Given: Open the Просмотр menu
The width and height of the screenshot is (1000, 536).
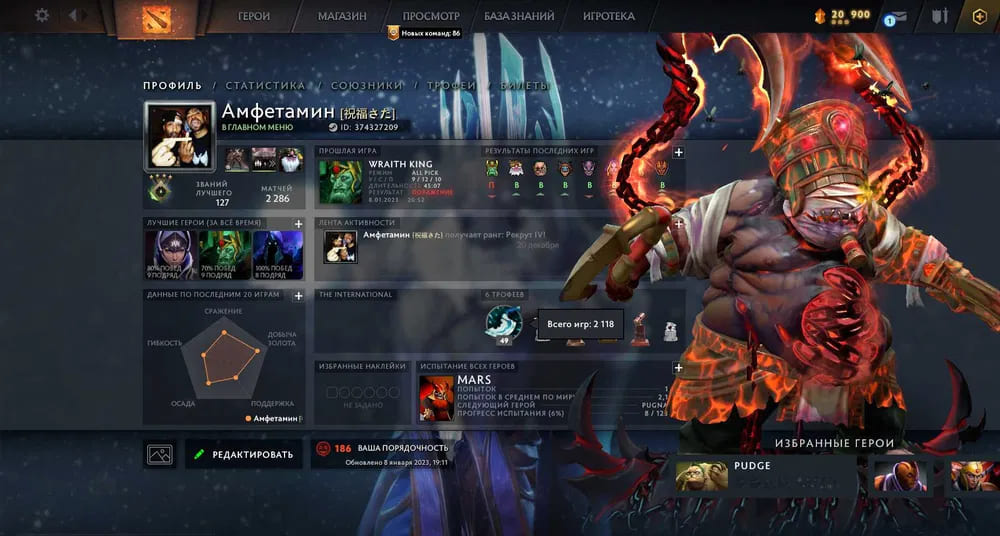Looking at the screenshot, I should point(431,16).
